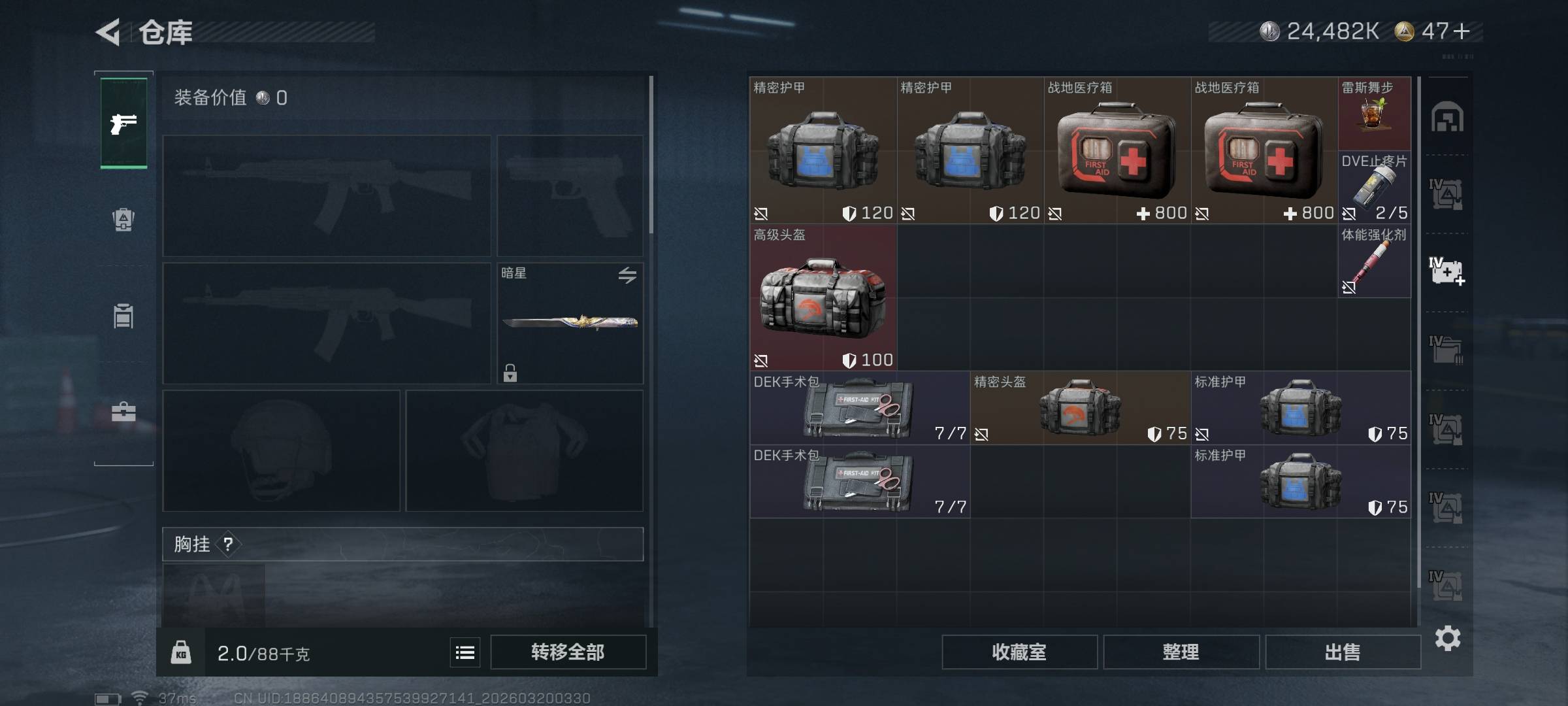Choose the DVE止疼片 painkiller item
This screenshot has width=1568, height=706.
(1374, 188)
